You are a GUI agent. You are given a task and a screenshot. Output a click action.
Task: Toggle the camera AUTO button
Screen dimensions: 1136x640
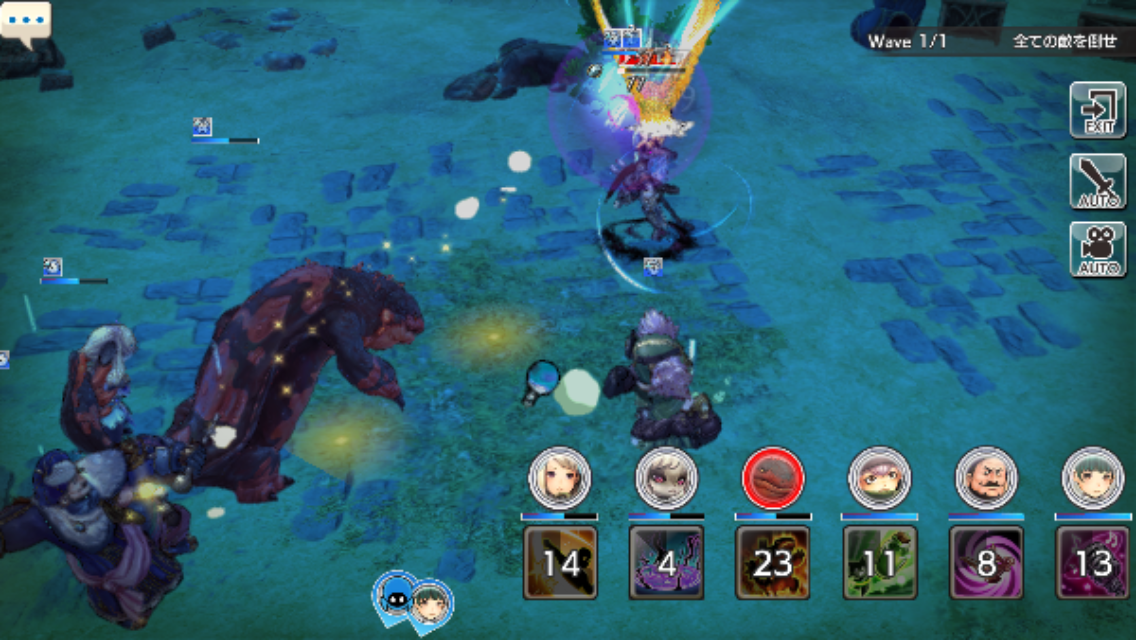pos(1097,250)
